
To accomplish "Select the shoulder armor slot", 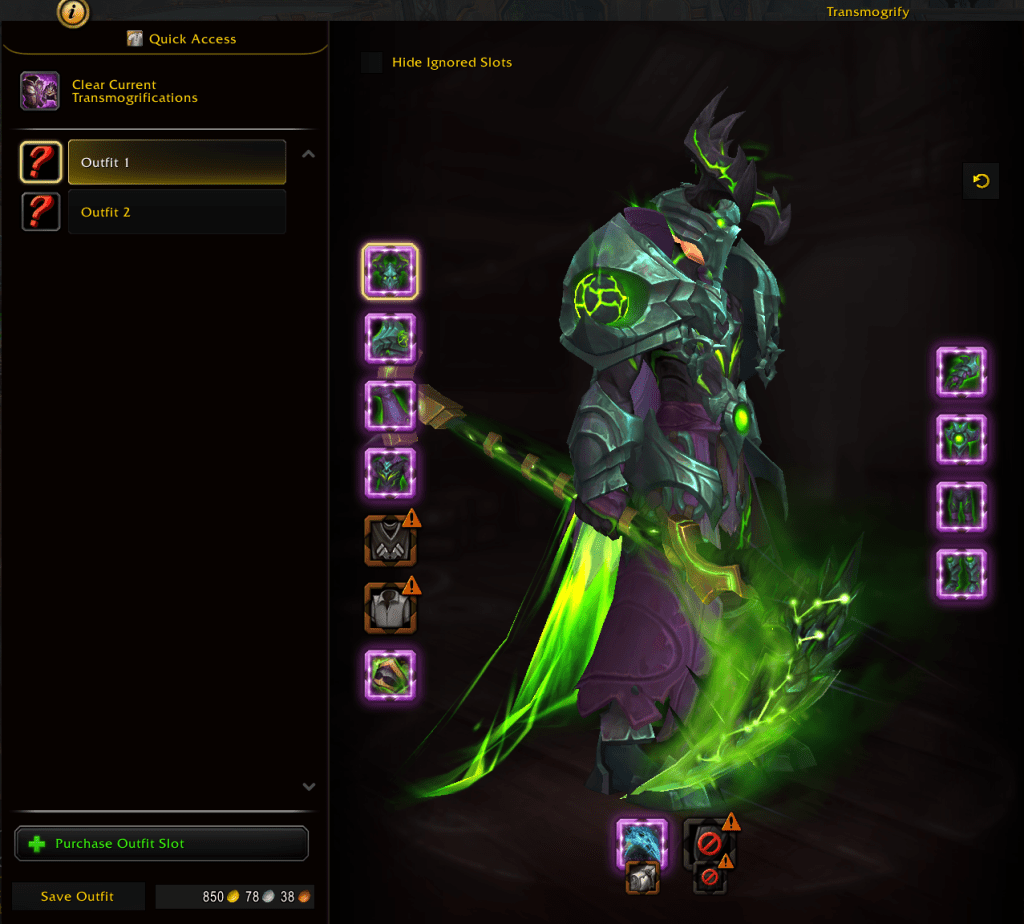I will click(390, 338).
